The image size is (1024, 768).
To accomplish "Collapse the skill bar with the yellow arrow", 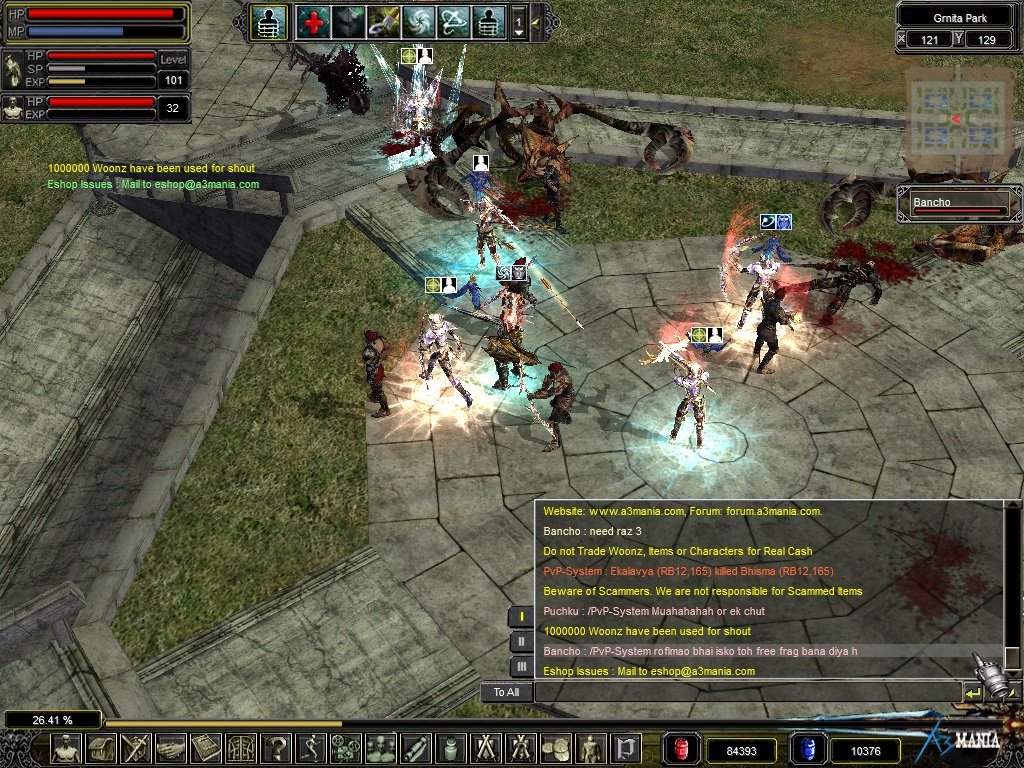I will click(x=536, y=22).
